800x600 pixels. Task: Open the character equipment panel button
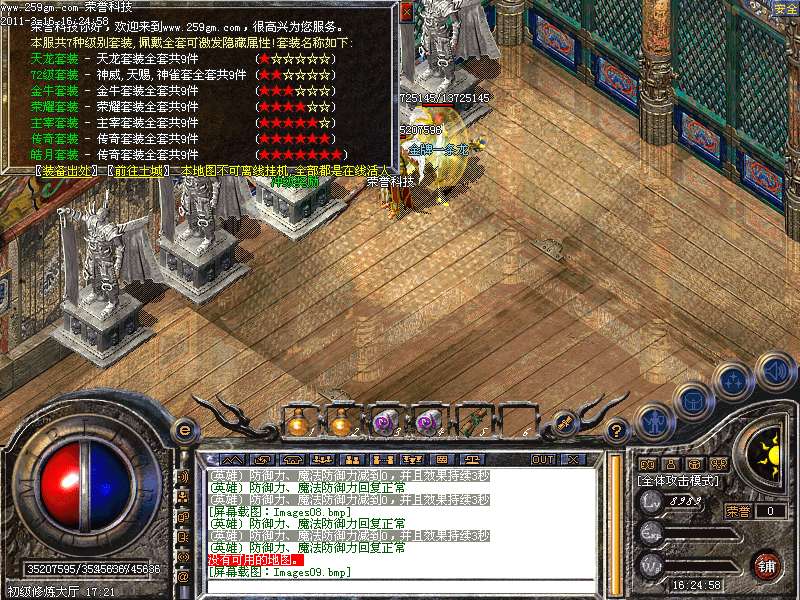point(653,420)
